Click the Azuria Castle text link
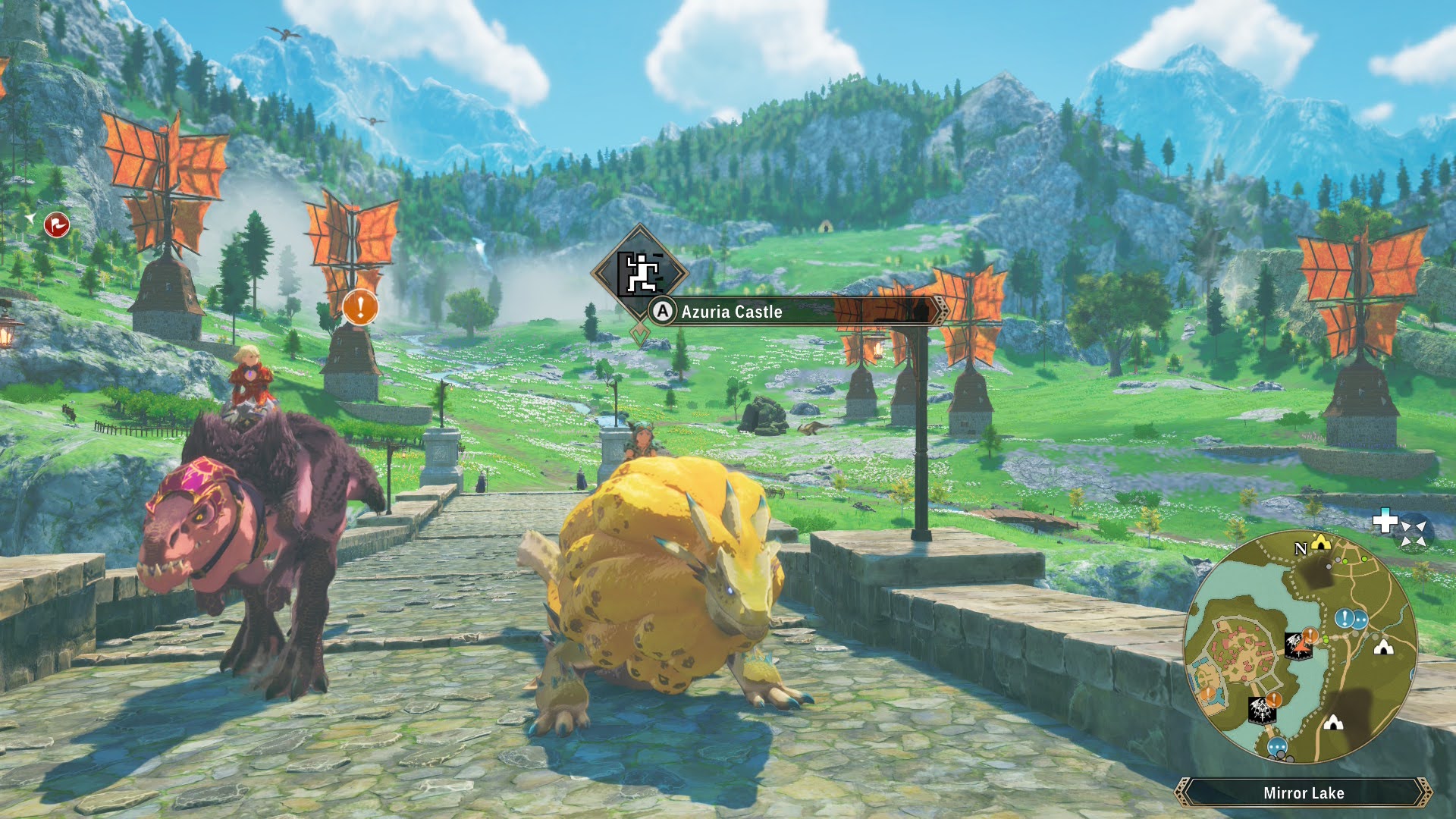The image size is (1456, 819). (732, 311)
